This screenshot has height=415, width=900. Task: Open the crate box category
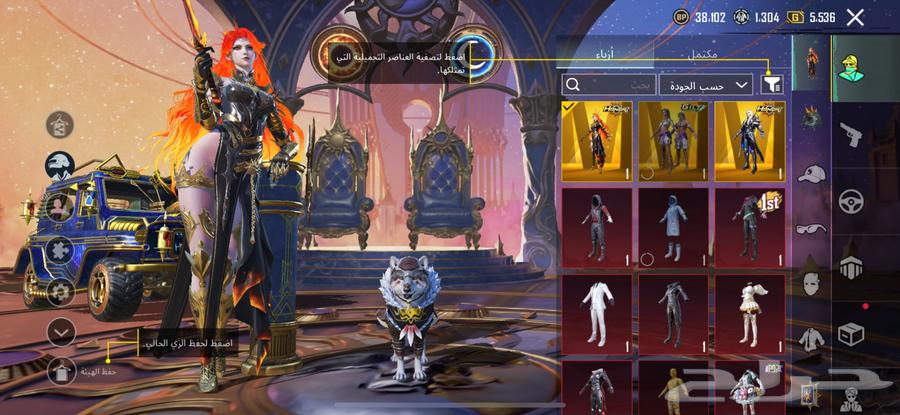pyautogui.click(x=851, y=333)
